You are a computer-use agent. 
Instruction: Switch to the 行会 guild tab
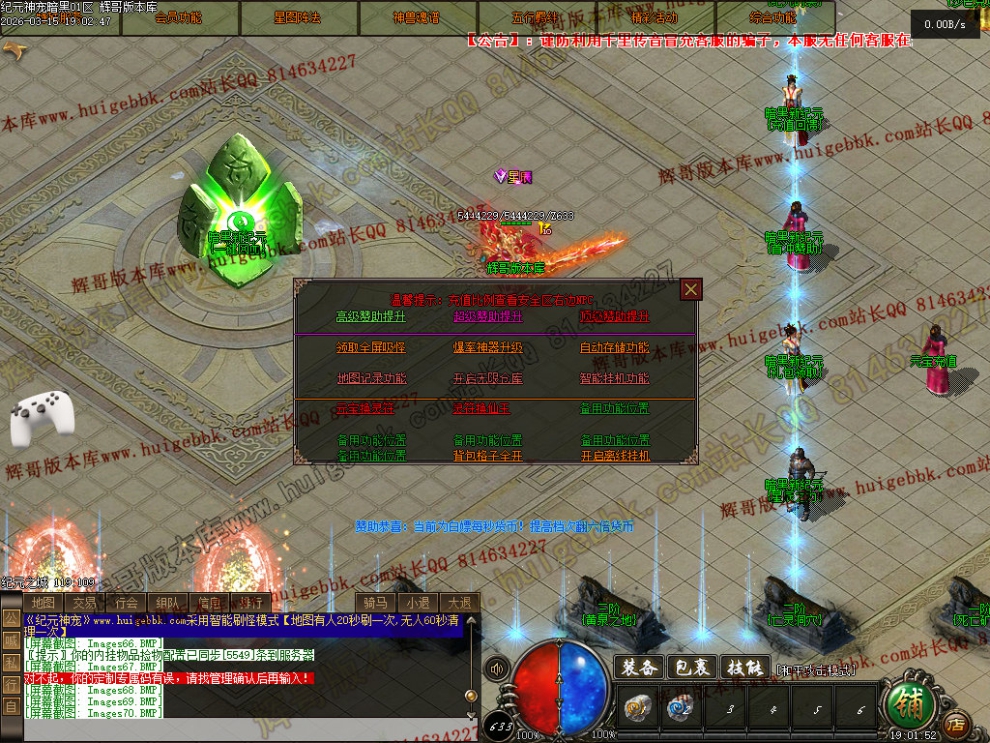coord(126,603)
